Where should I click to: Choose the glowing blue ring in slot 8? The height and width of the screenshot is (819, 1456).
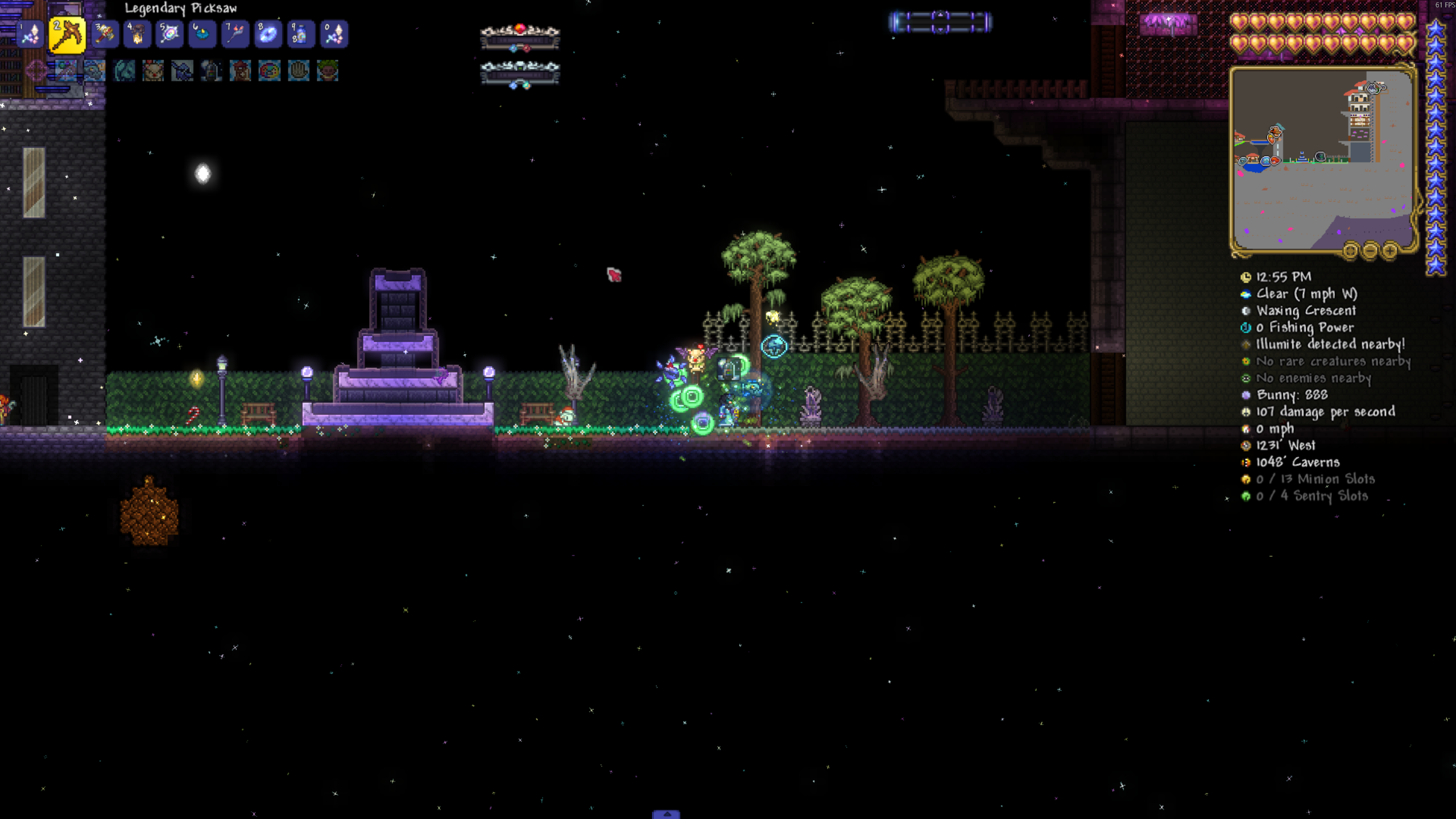point(268,35)
